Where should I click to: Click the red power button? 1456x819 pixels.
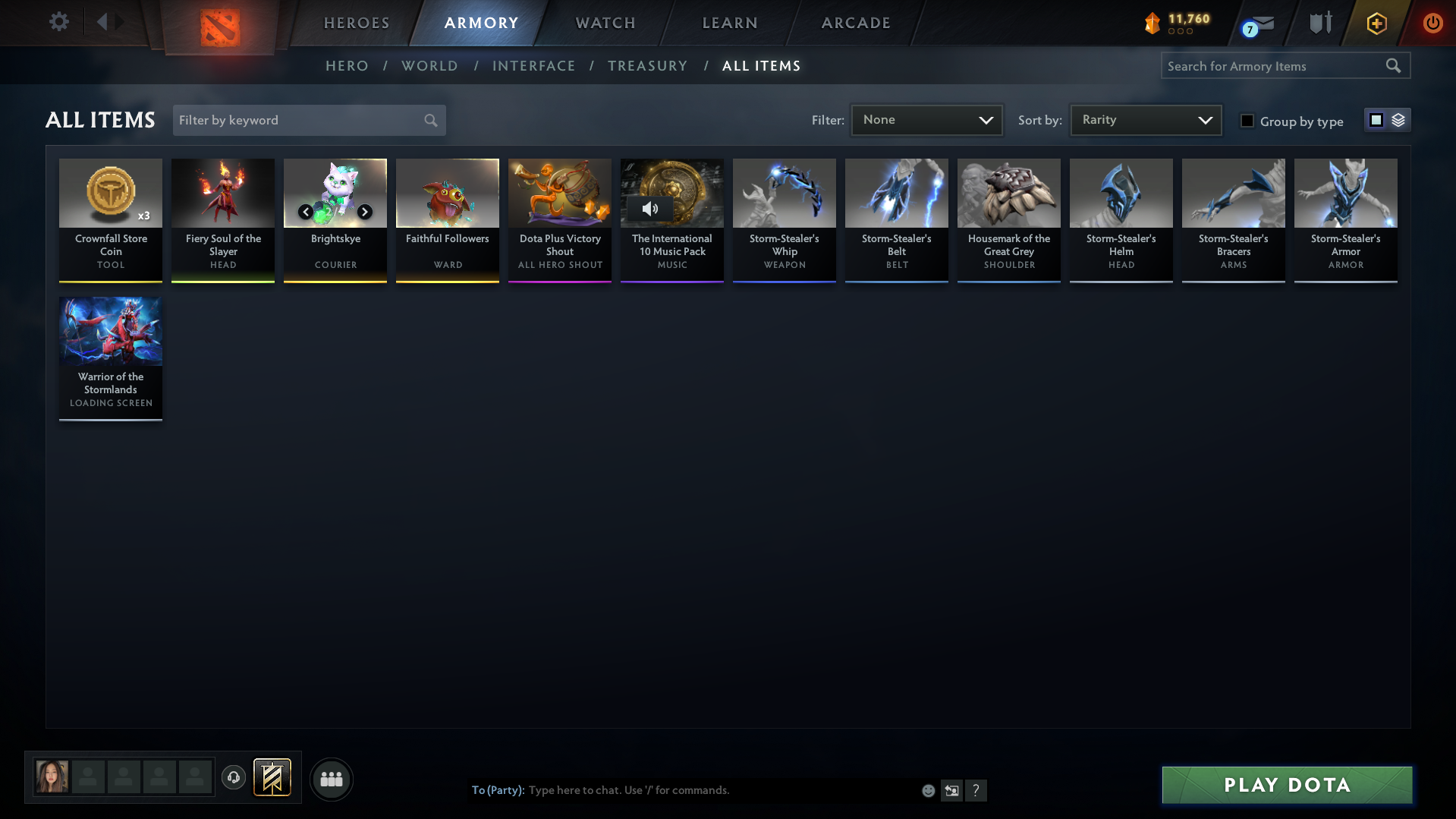click(1432, 23)
